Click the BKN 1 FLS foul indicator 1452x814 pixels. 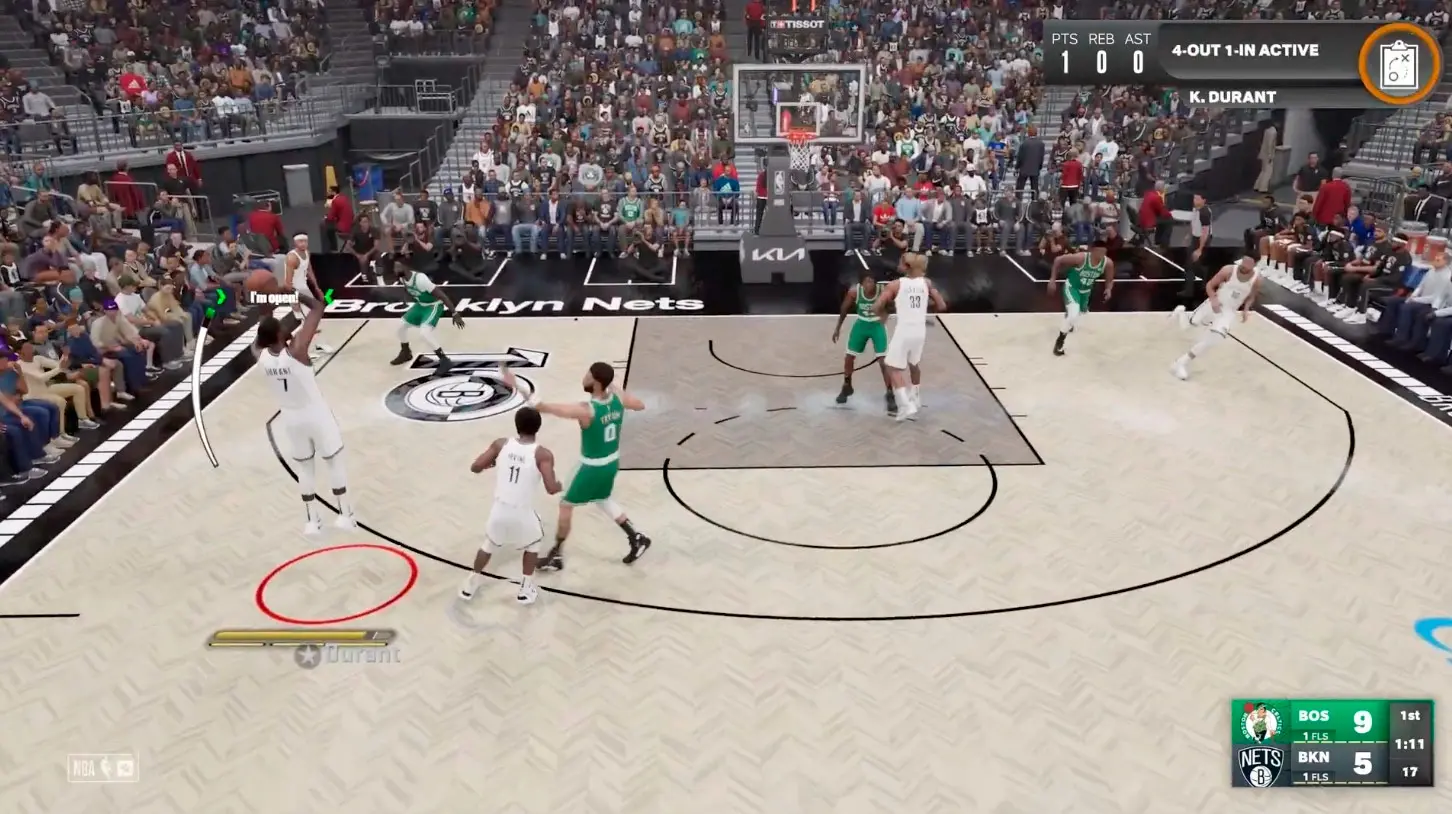pos(1313,776)
